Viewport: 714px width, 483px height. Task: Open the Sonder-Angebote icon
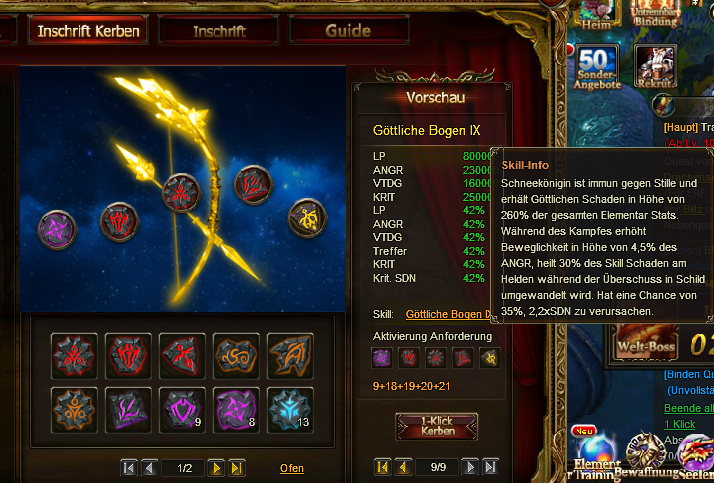598,68
